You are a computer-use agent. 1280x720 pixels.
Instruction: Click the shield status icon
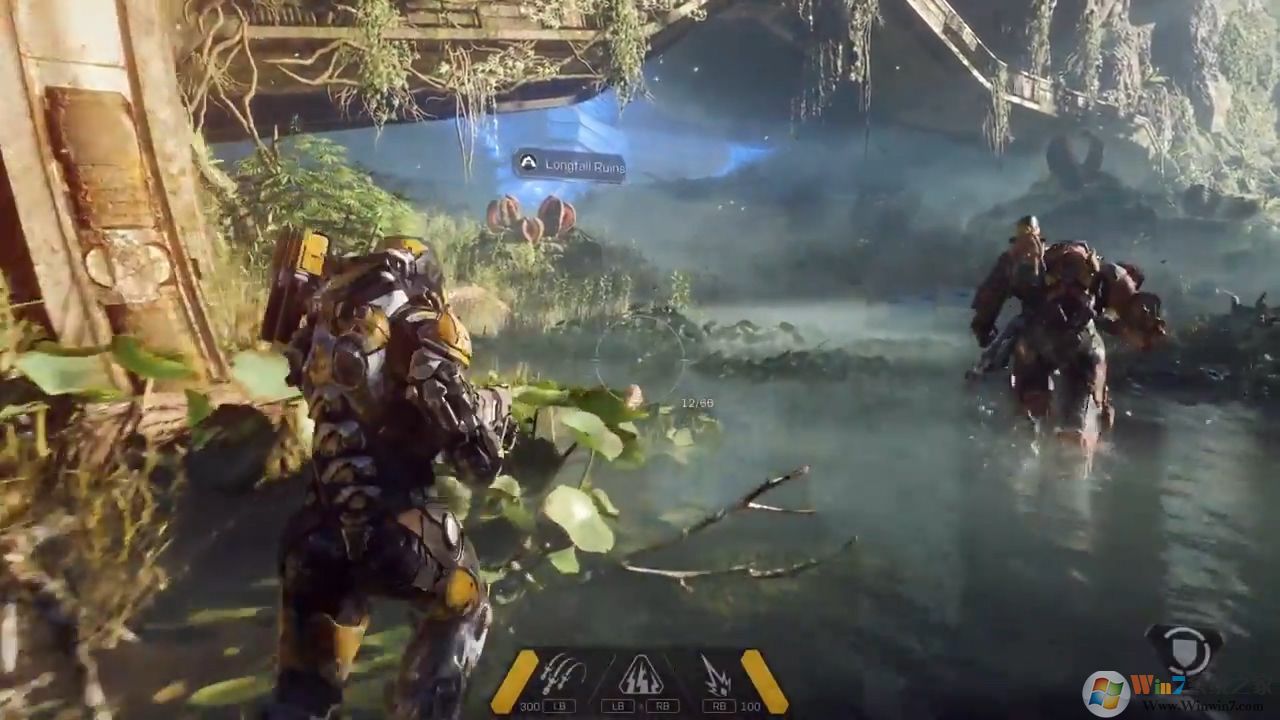coord(1183,647)
